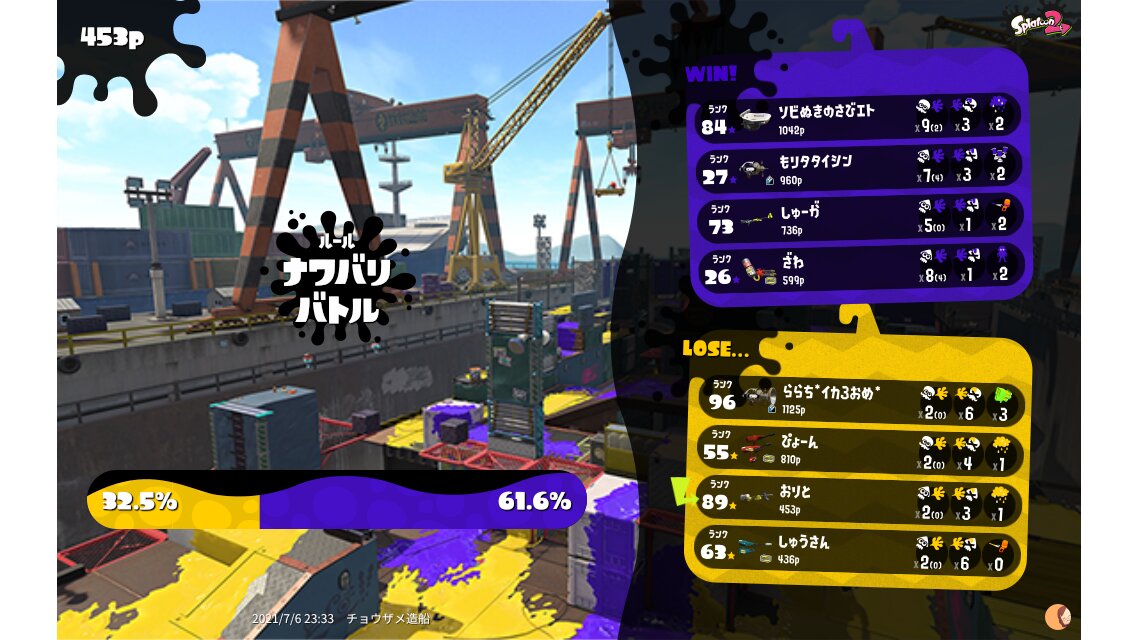Select player ざわ with 599p
1138x640 pixels.
pos(858,267)
